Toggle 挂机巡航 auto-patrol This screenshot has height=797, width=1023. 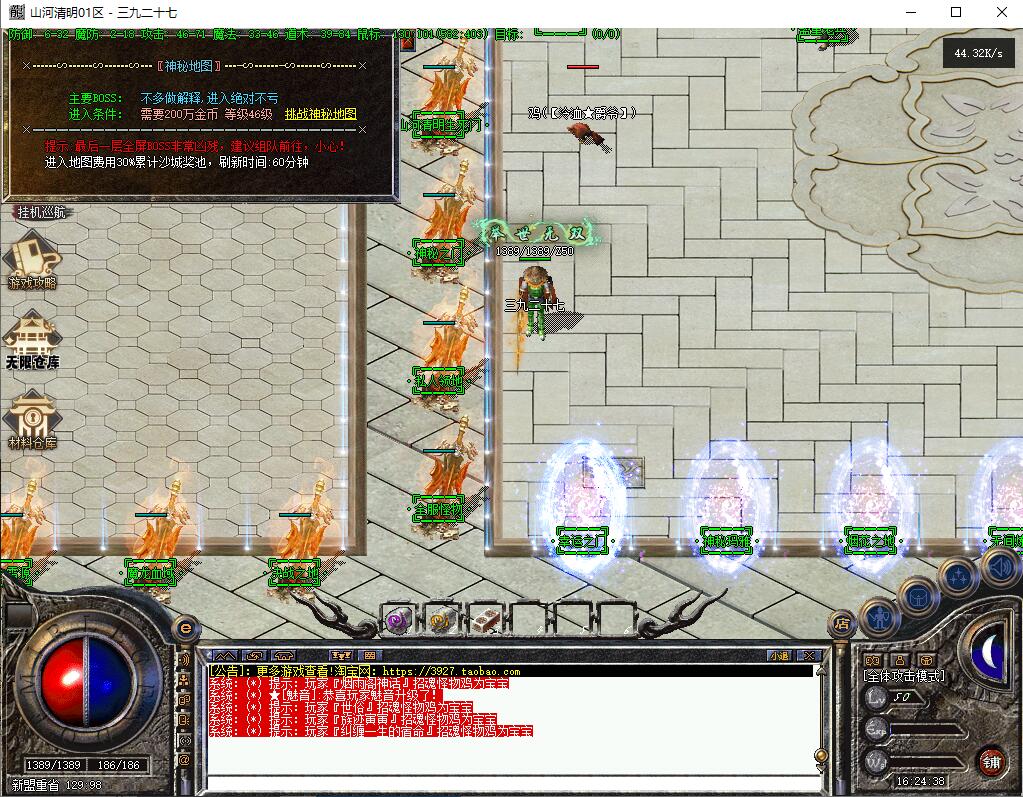click(41, 212)
